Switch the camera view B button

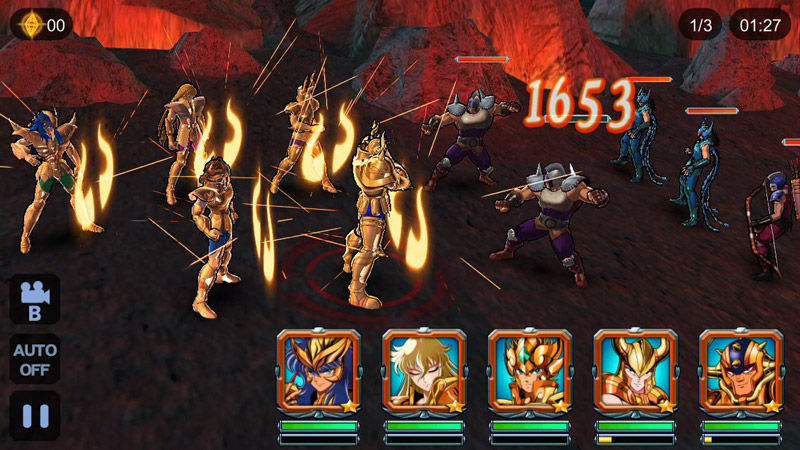coord(35,299)
